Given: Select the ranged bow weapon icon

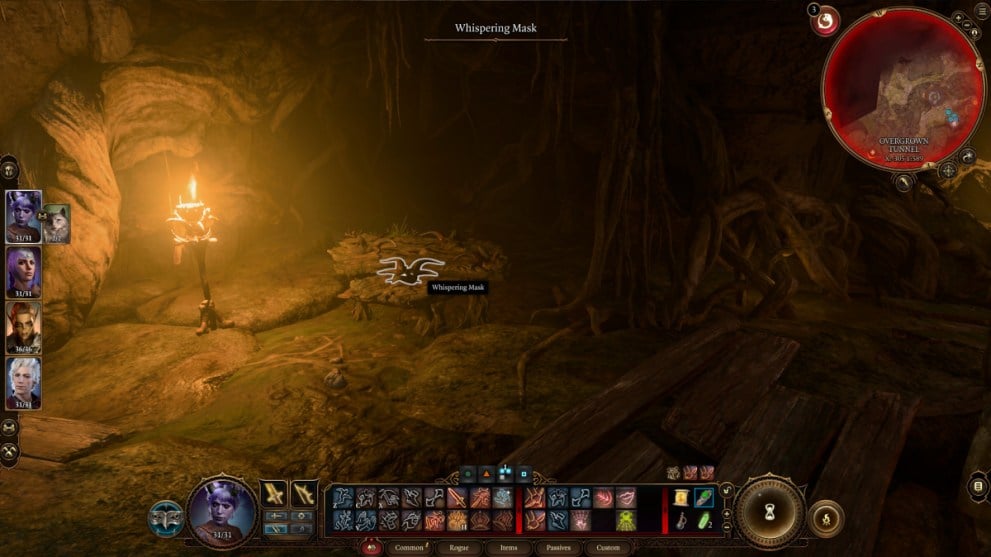Looking at the screenshot, I should (304, 493).
